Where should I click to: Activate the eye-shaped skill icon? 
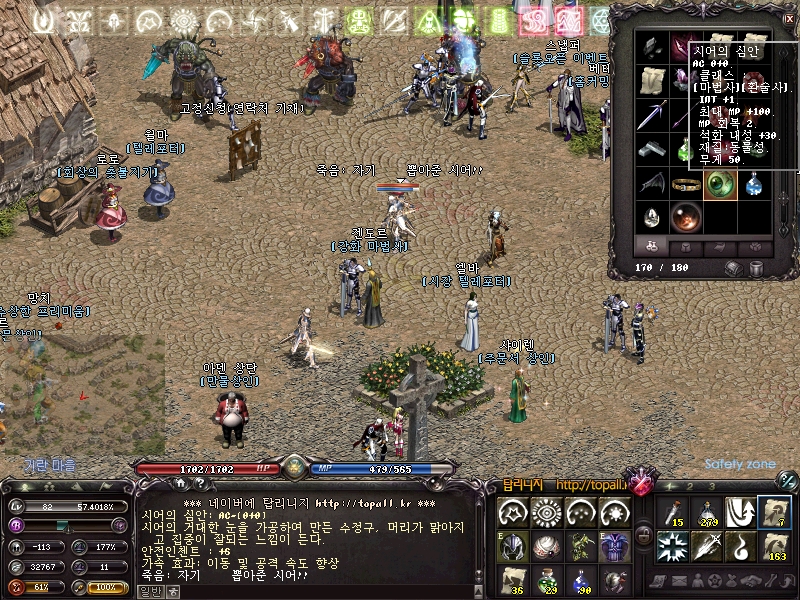click(x=547, y=512)
